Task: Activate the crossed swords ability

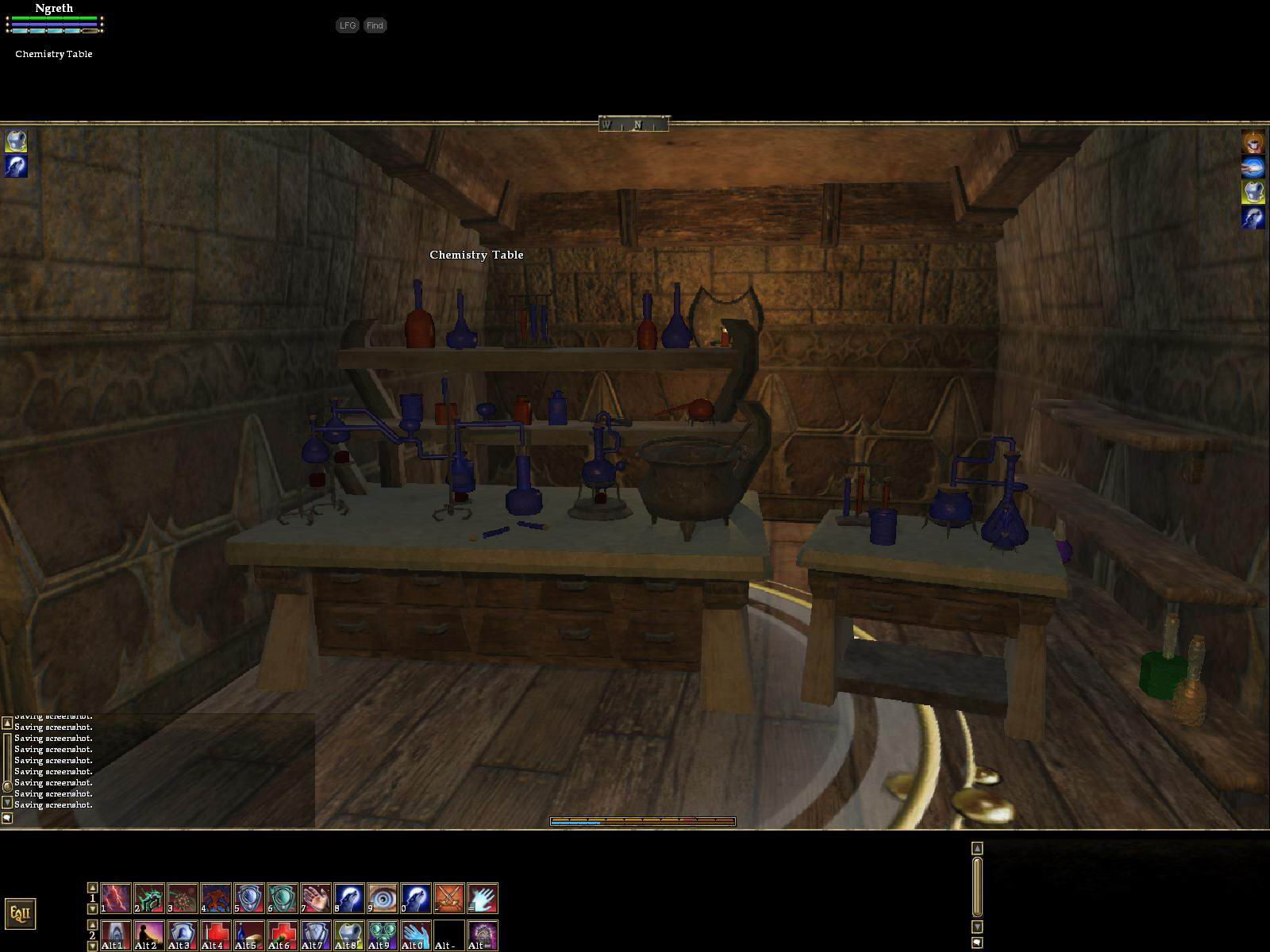Action: [449, 898]
